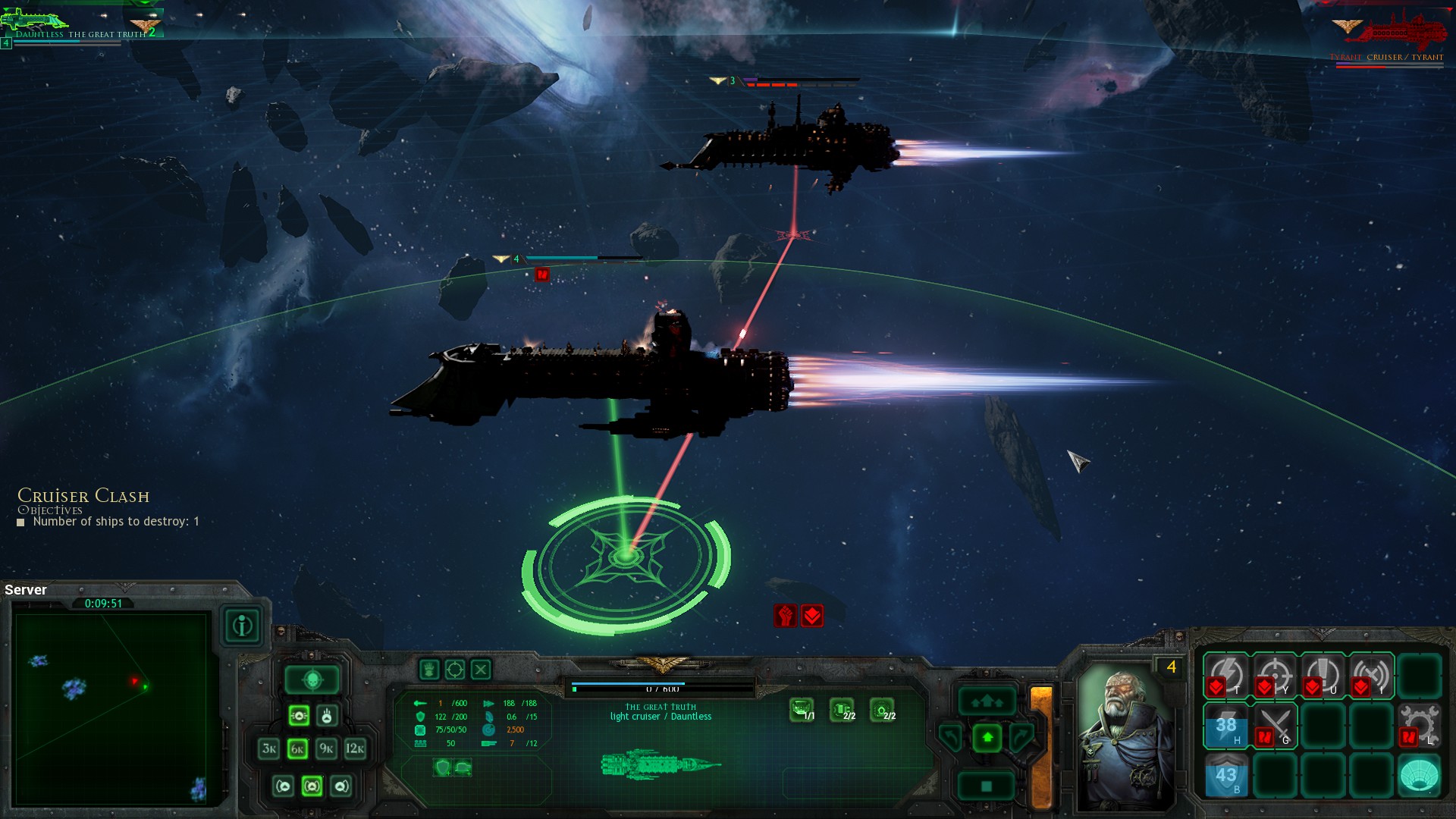Activate the lightning bolt ability (T)
This screenshot has height=819, width=1456.
coord(1226,675)
